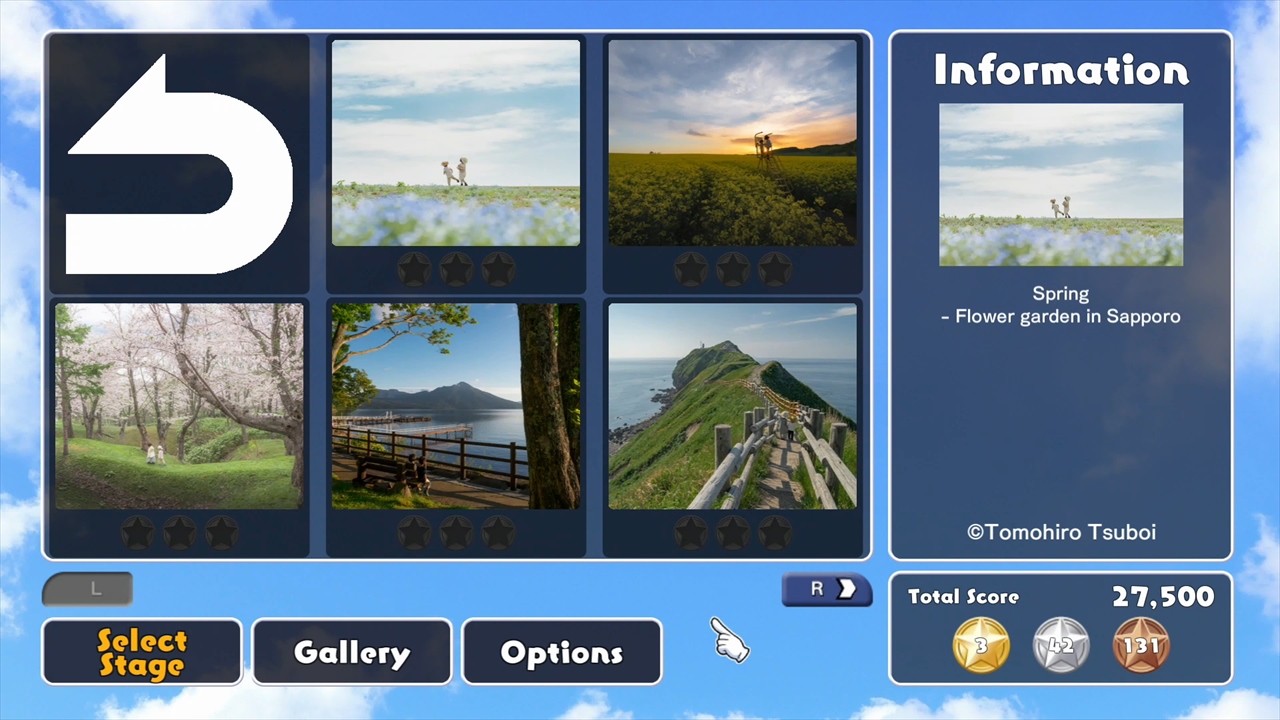Select the cherry blossom park stage
1280x720 pixels.
(x=178, y=405)
